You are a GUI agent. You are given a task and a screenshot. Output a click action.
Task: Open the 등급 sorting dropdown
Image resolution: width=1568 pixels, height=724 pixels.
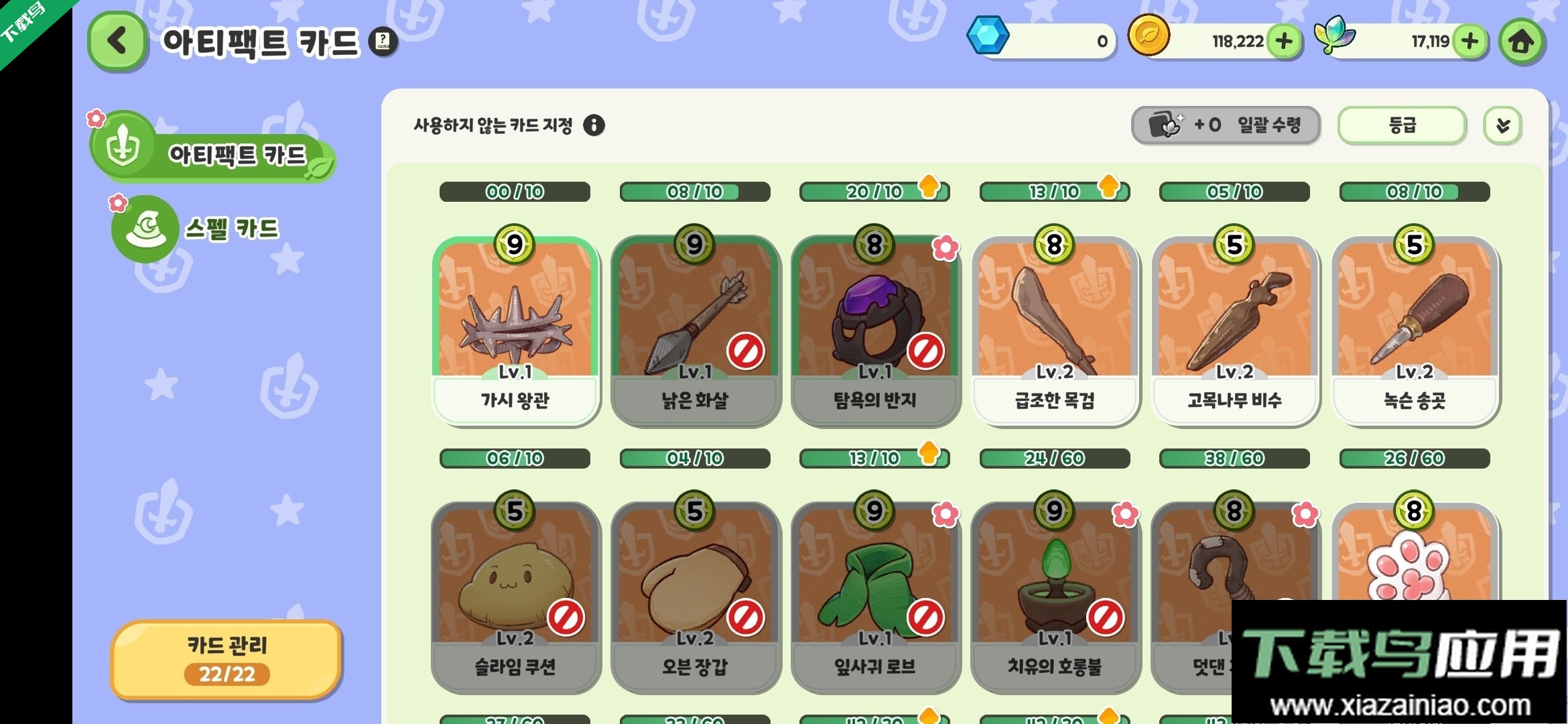[x=1400, y=125]
